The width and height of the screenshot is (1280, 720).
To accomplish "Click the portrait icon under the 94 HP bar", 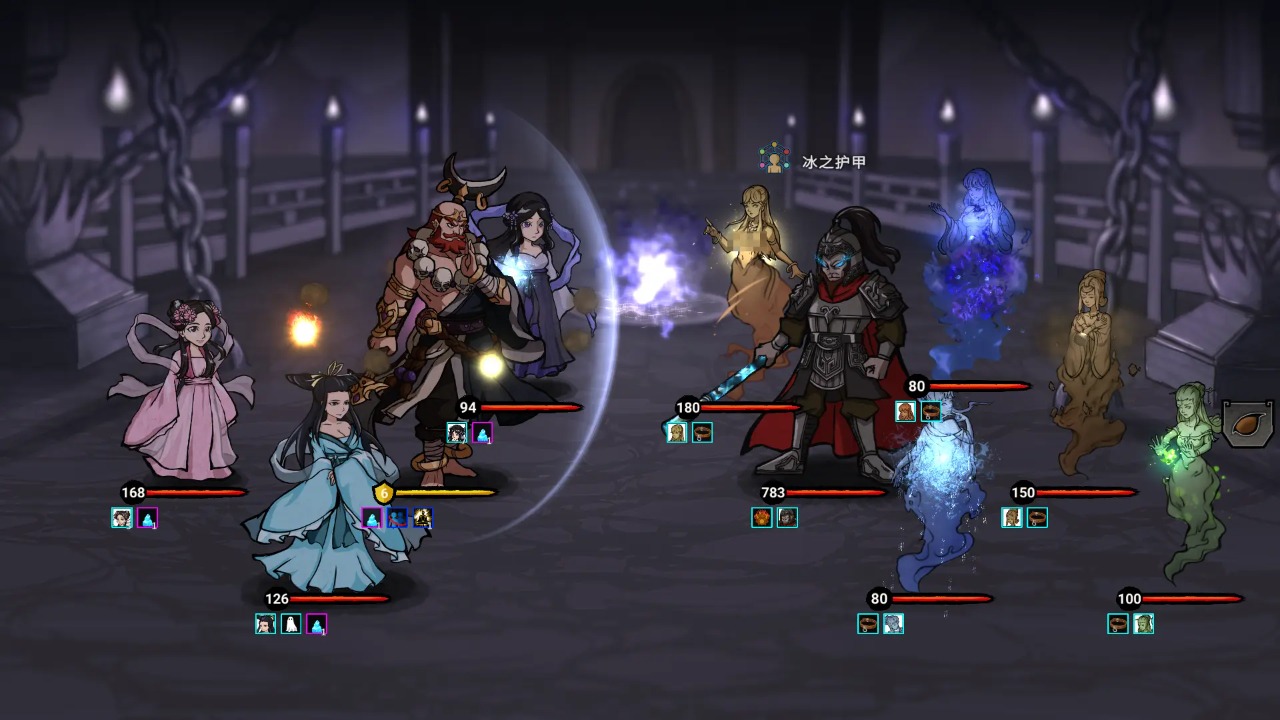I will (457, 432).
